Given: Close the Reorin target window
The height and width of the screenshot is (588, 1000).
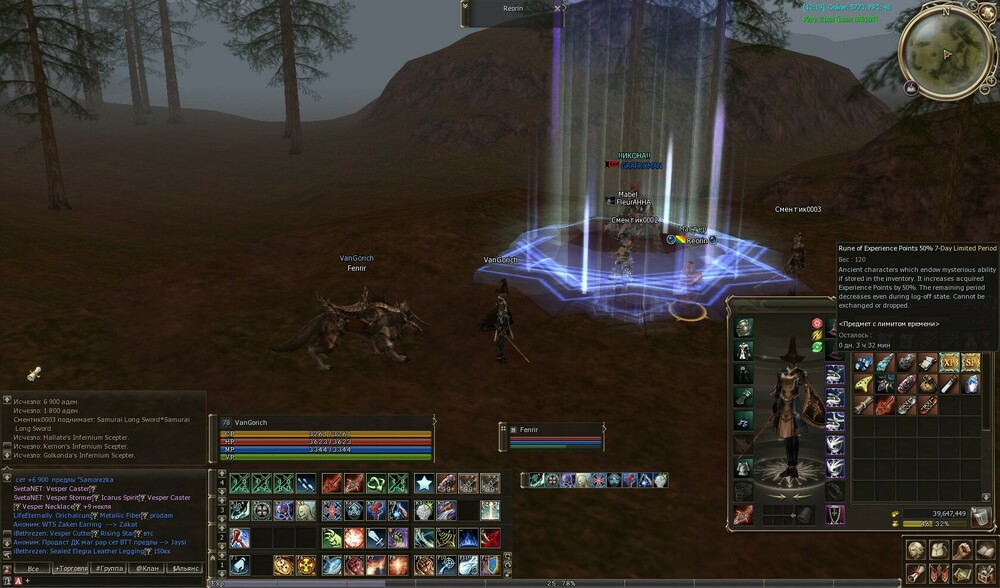Looking at the screenshot, I should tap(557, 6).
